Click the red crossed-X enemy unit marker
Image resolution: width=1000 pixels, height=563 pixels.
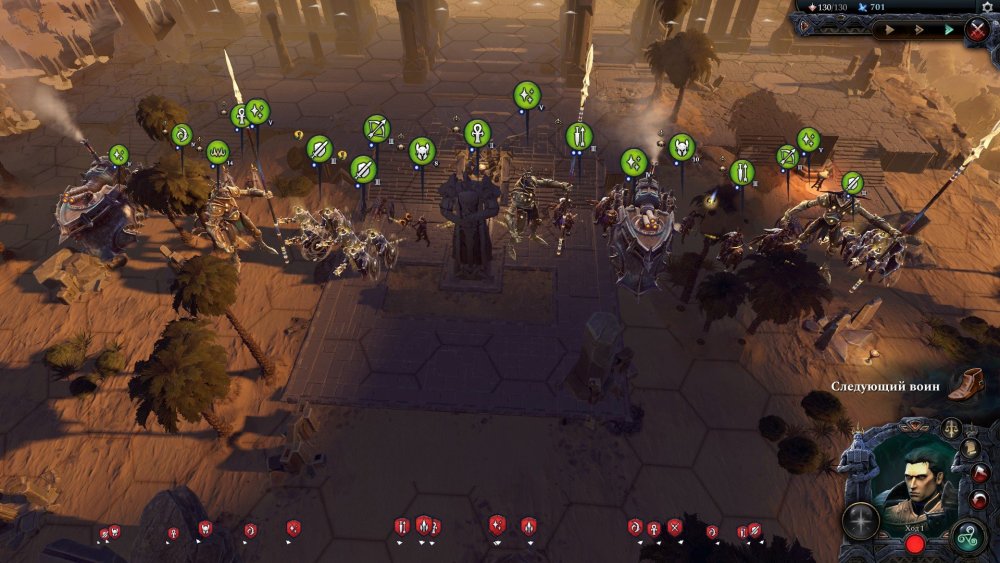(675, 526)
